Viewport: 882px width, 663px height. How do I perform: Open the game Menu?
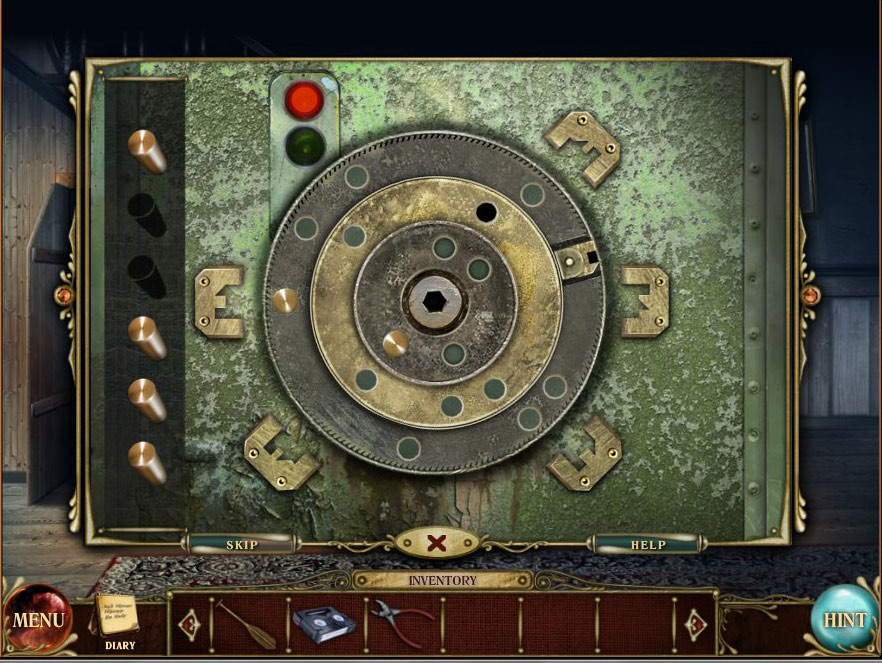pos(38,619)
